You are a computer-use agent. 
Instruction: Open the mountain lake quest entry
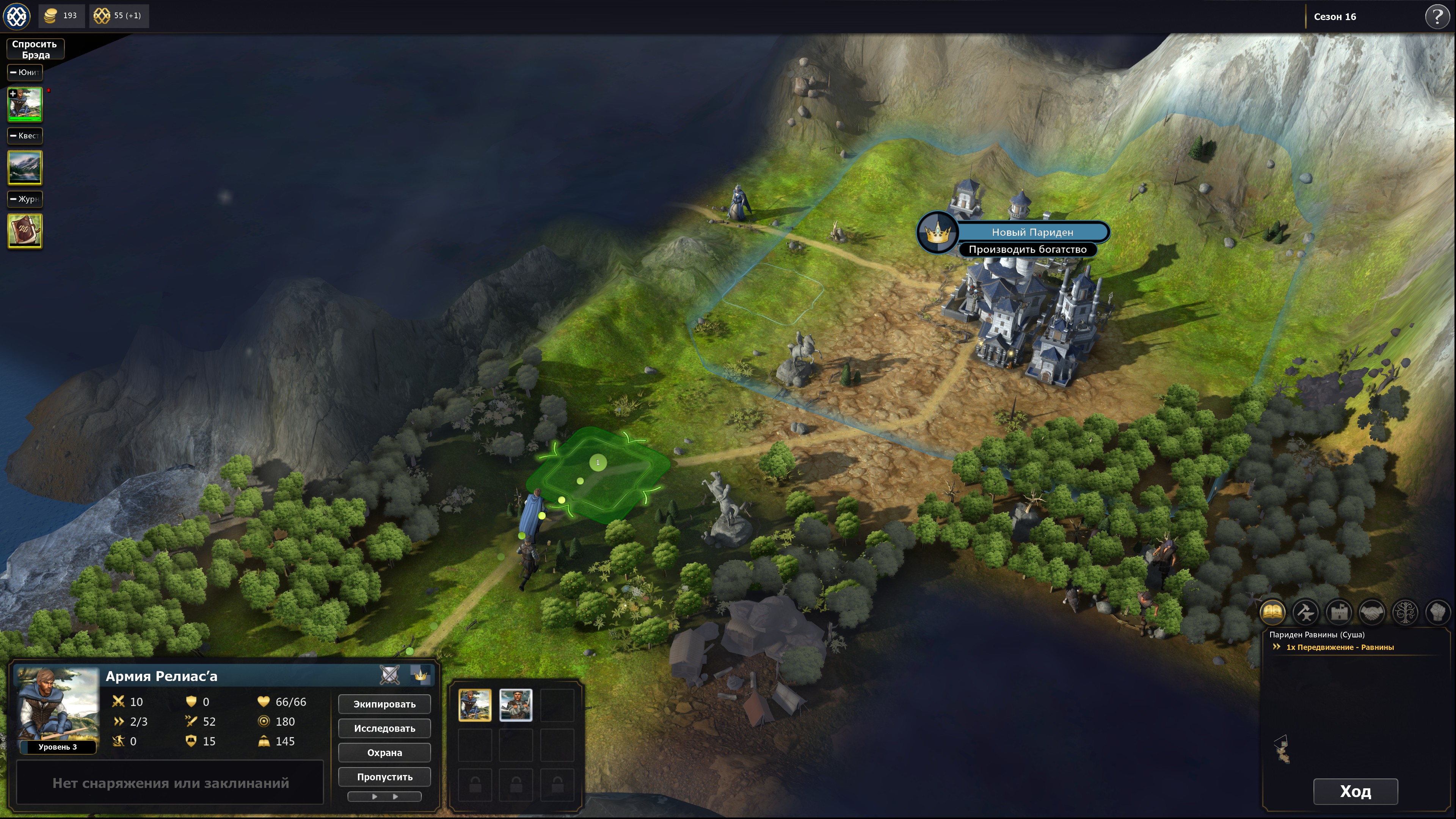point(25,168)
